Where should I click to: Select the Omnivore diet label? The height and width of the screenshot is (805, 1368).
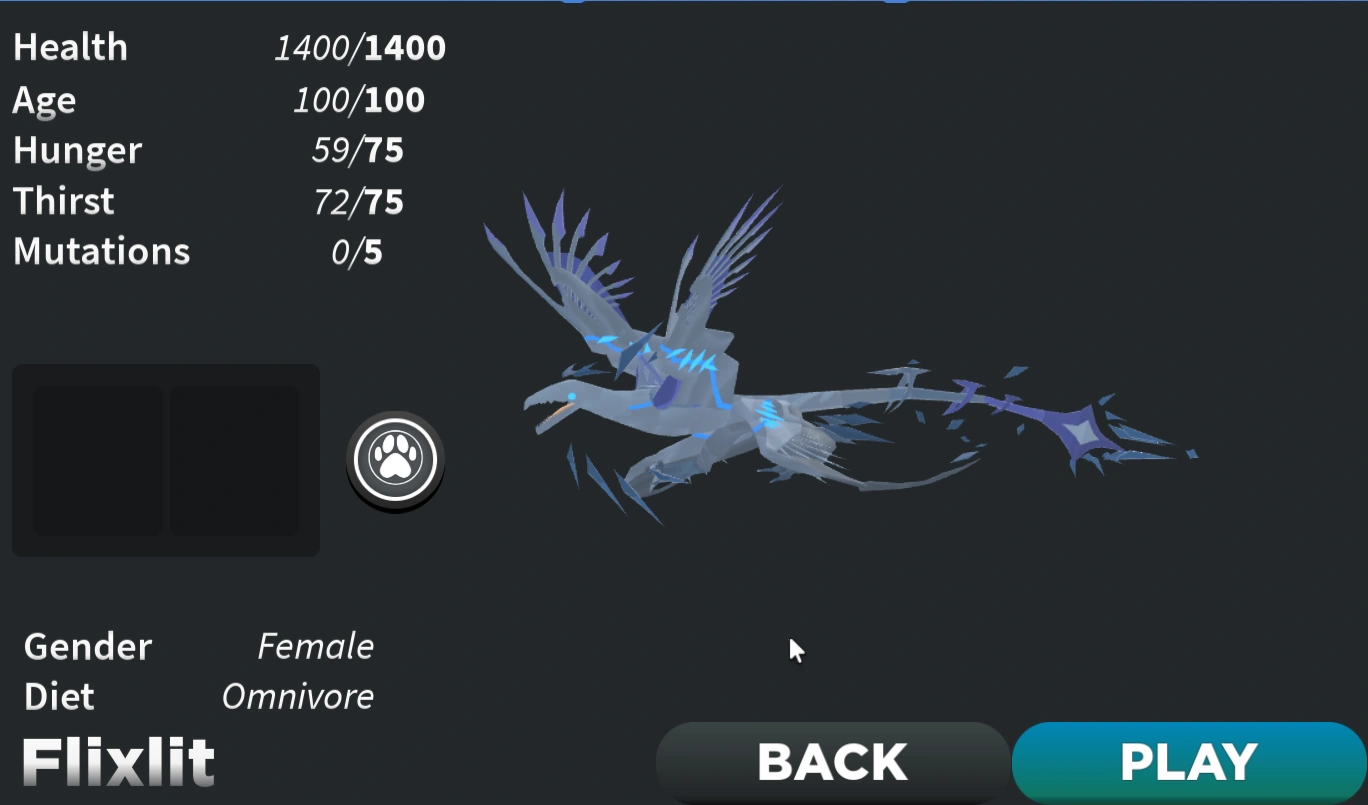point(297,697)
